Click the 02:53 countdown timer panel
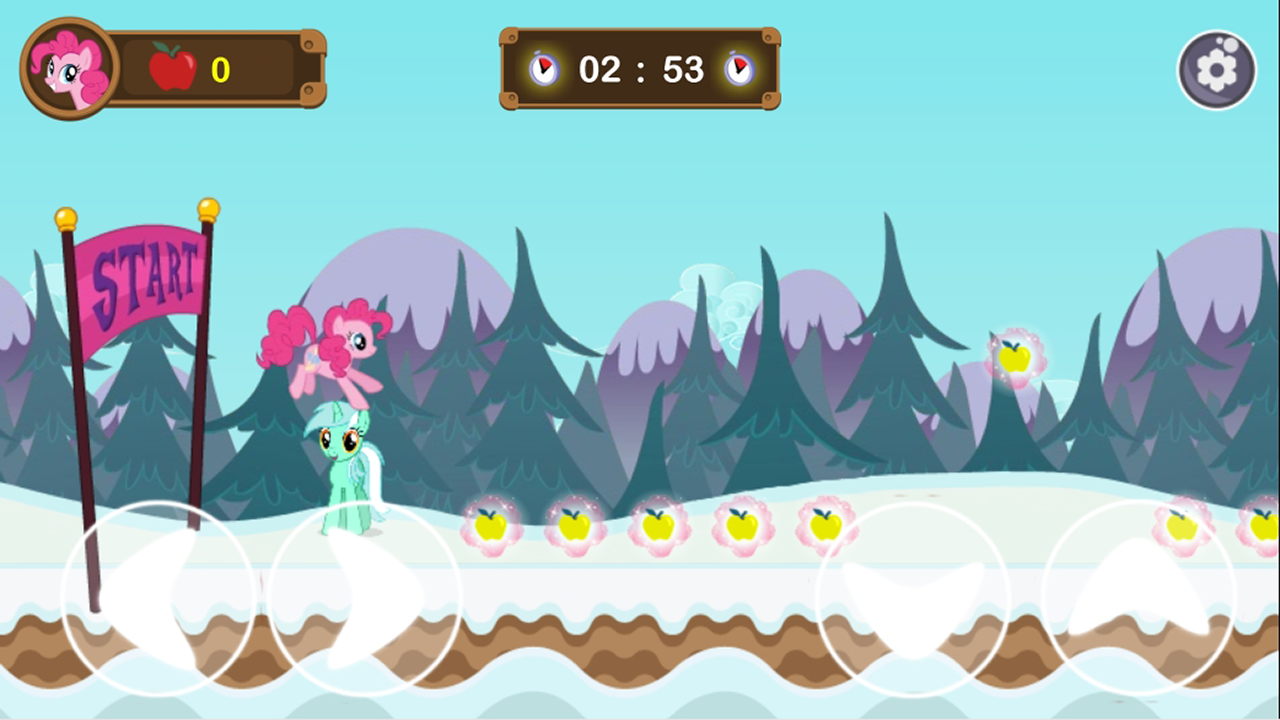The width and height of the screenshot is (1280, 720). pos(639,69)
